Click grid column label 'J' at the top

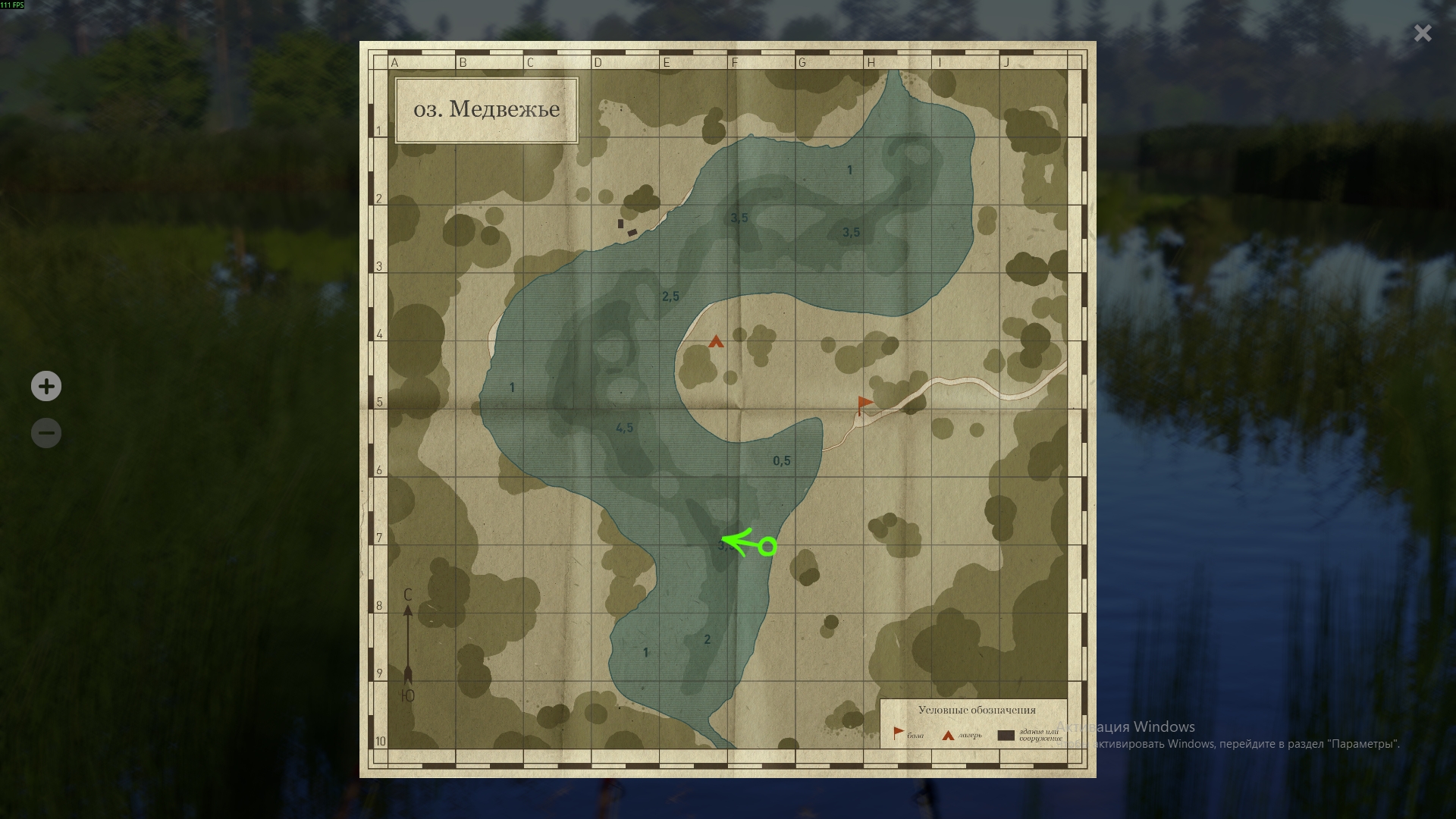(x=1007, y=63)
